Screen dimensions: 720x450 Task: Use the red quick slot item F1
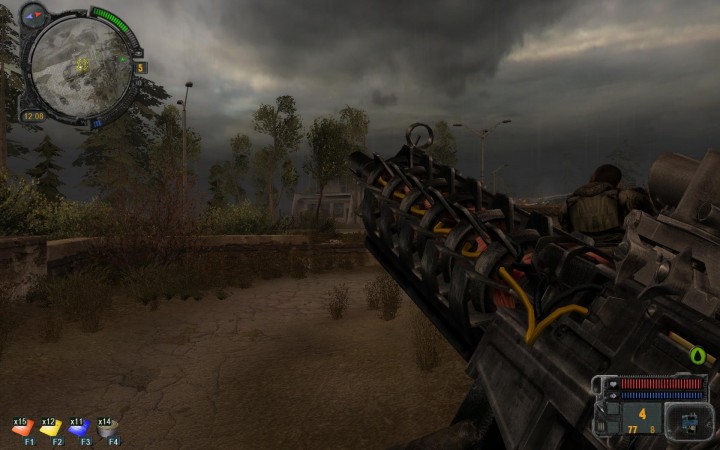(22, 428)
